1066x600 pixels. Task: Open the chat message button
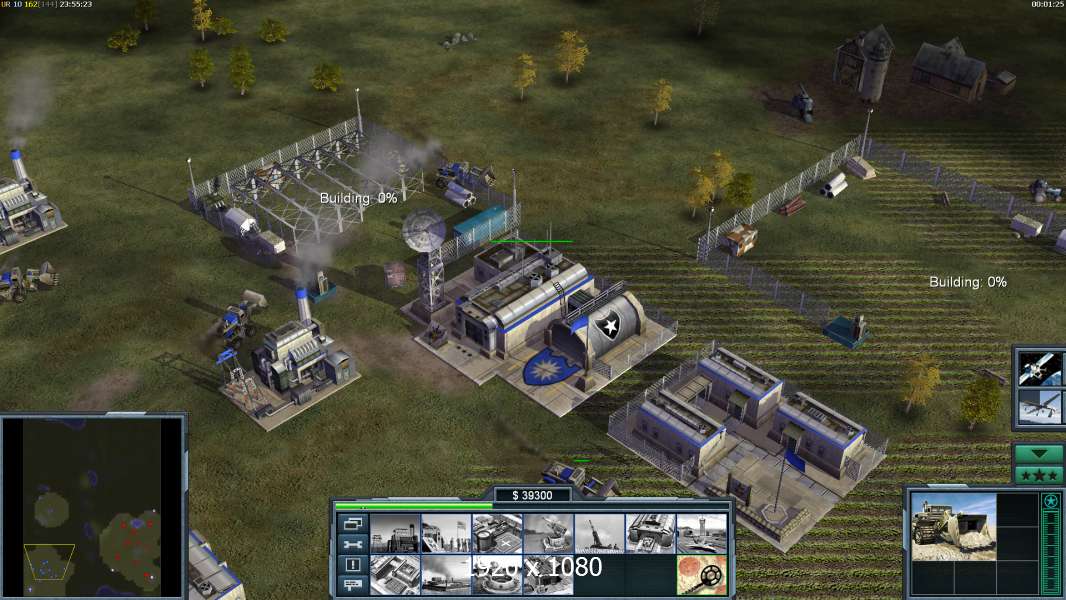pyautogui.click(x=351, y=586)
